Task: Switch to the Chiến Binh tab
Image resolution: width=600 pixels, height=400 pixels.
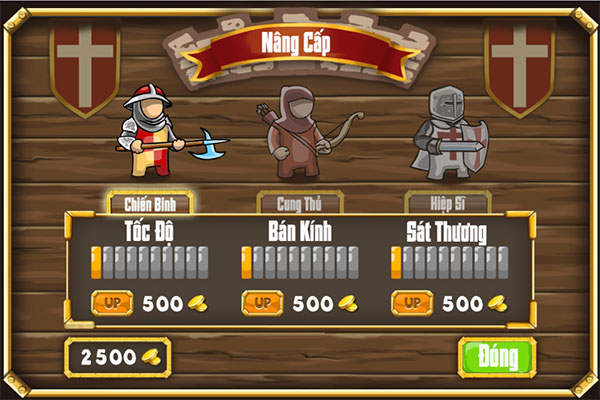Action: (x=150, y=203)
